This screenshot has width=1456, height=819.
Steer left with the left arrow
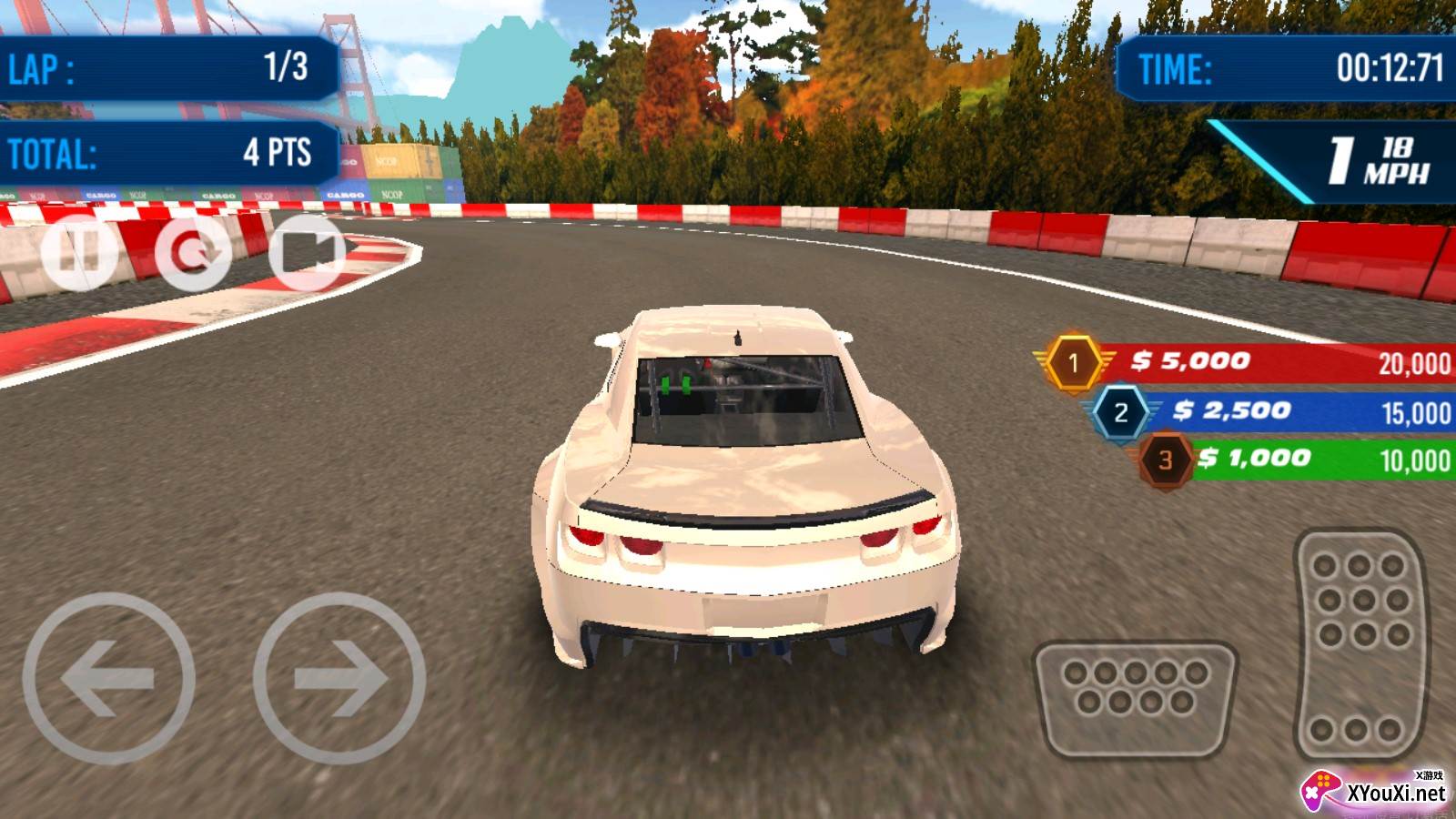pyautogui.click(x=108, y=678)
